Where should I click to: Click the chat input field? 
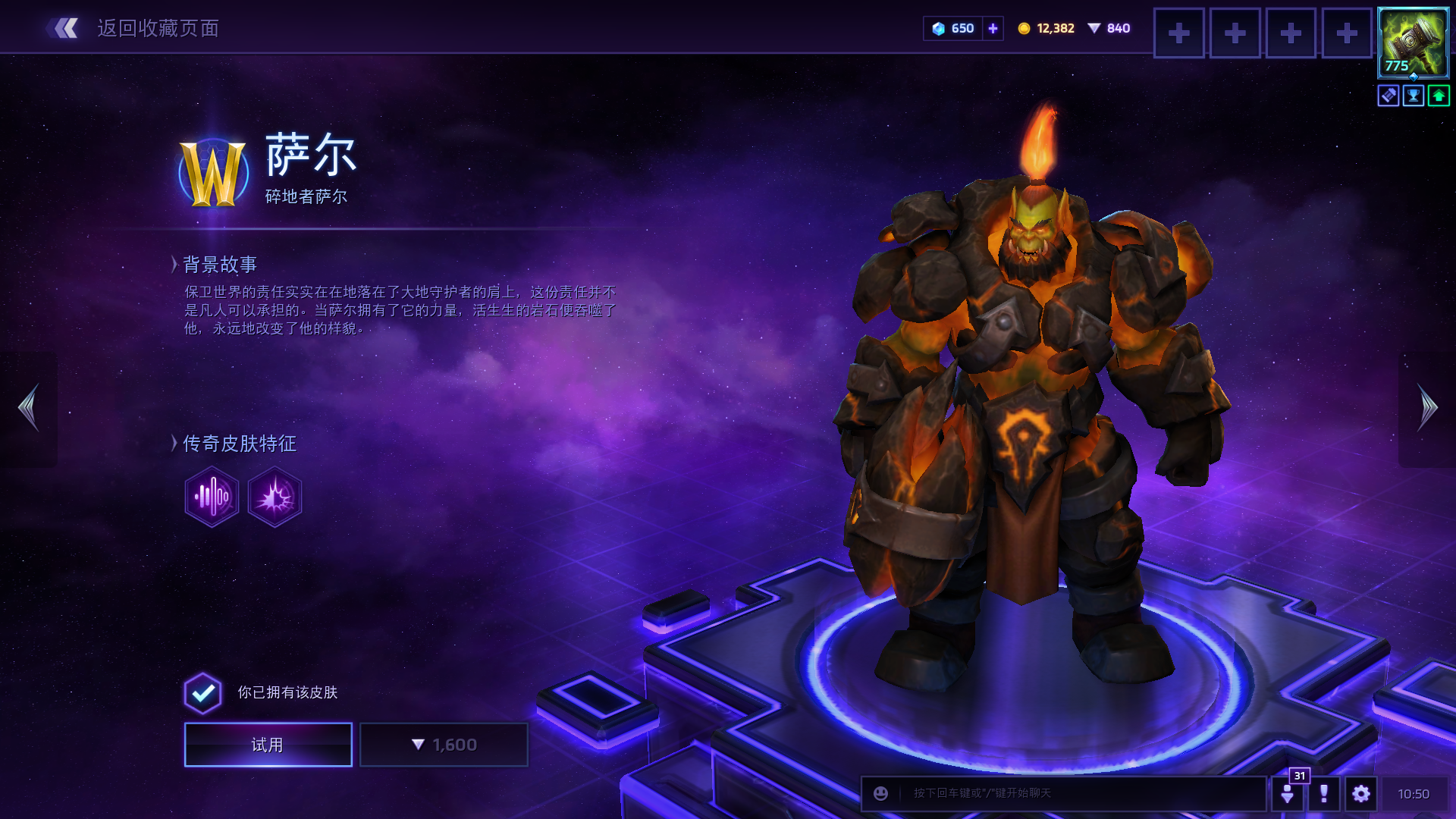(1077, 793)
